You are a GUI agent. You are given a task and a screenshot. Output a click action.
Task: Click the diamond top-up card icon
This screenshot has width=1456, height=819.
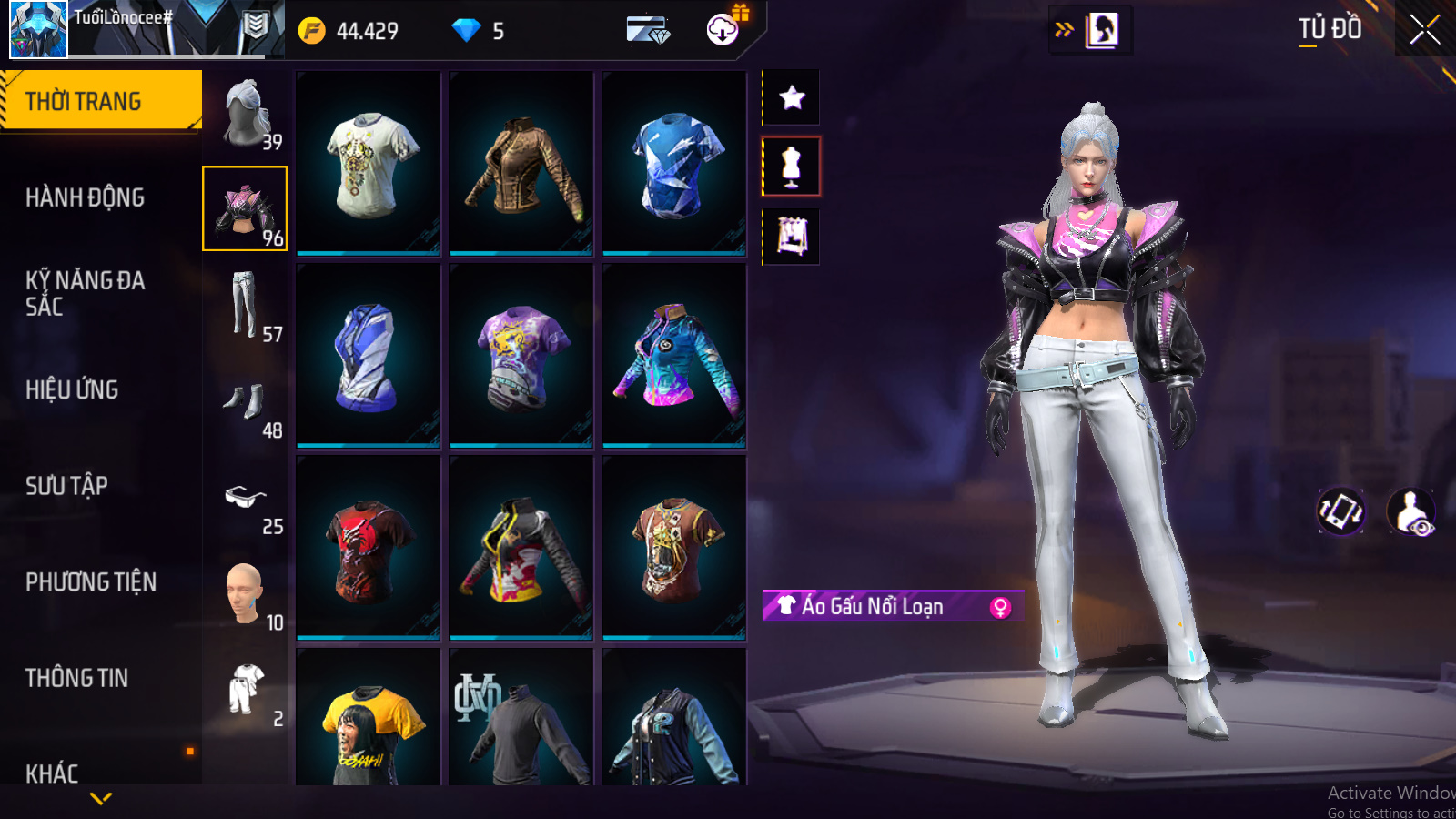(x=648, y=31)
